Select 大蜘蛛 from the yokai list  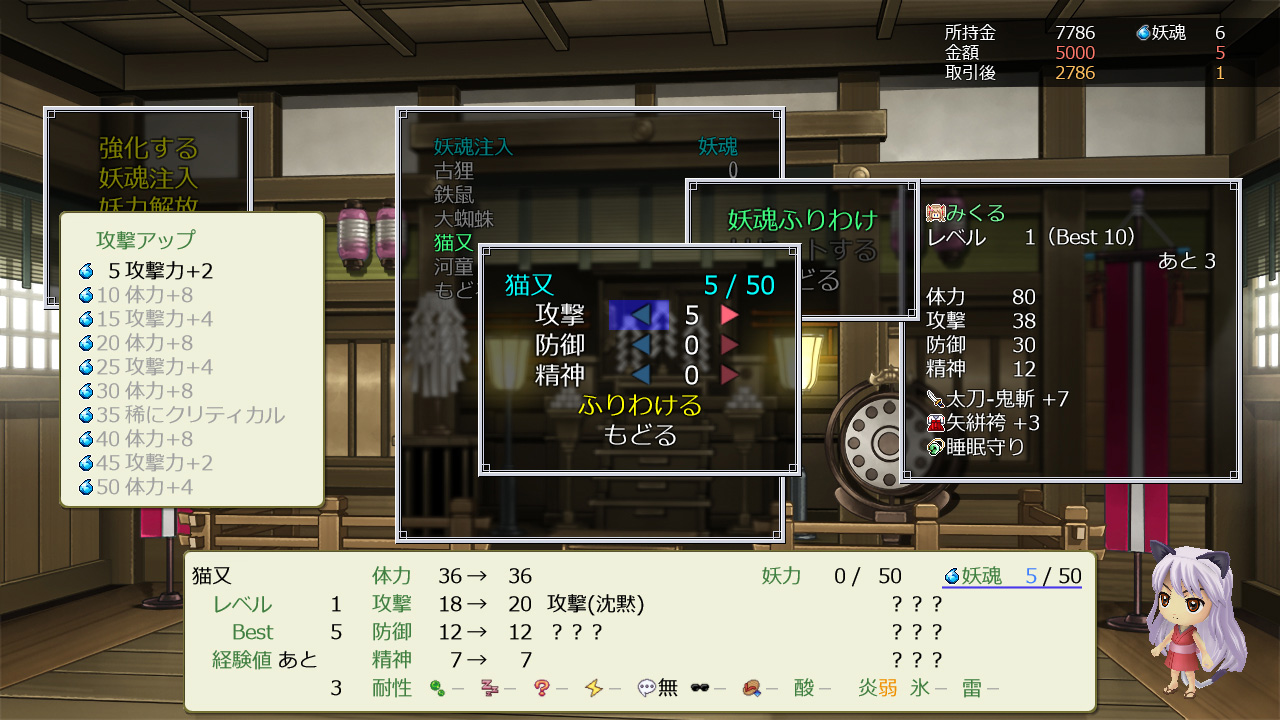464,219
